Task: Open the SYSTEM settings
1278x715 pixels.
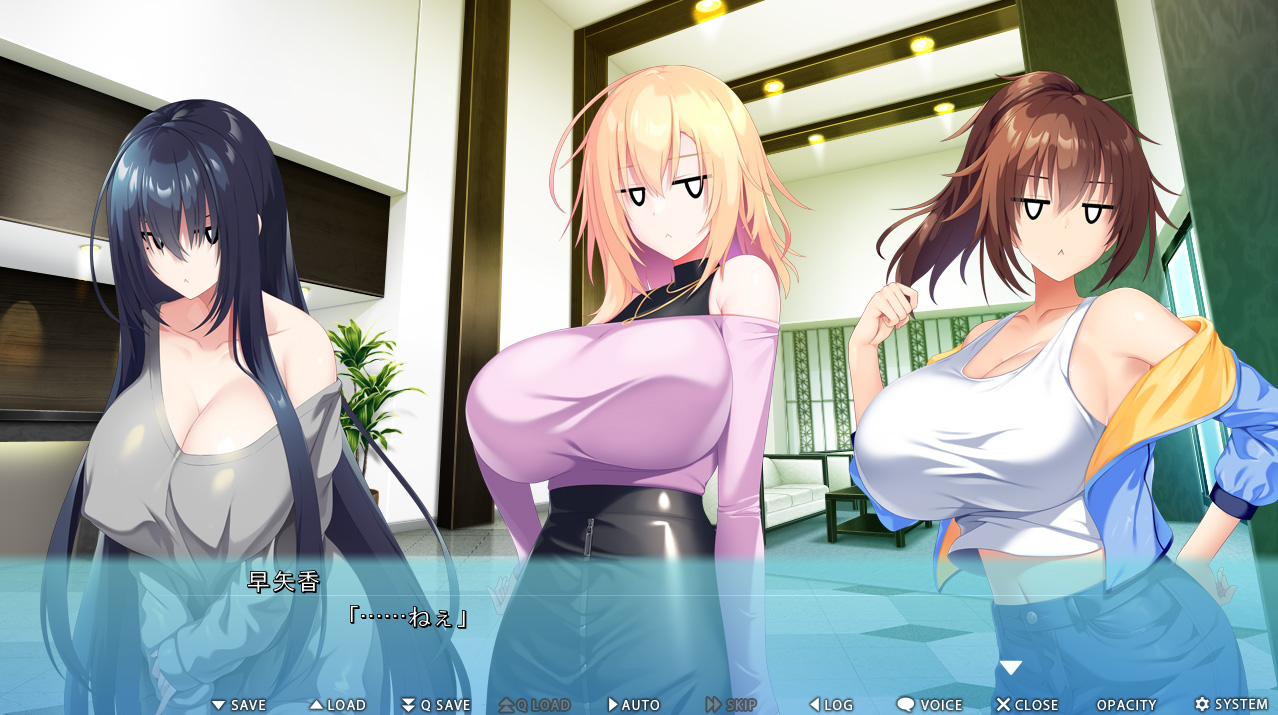Action: (1231, 705)
